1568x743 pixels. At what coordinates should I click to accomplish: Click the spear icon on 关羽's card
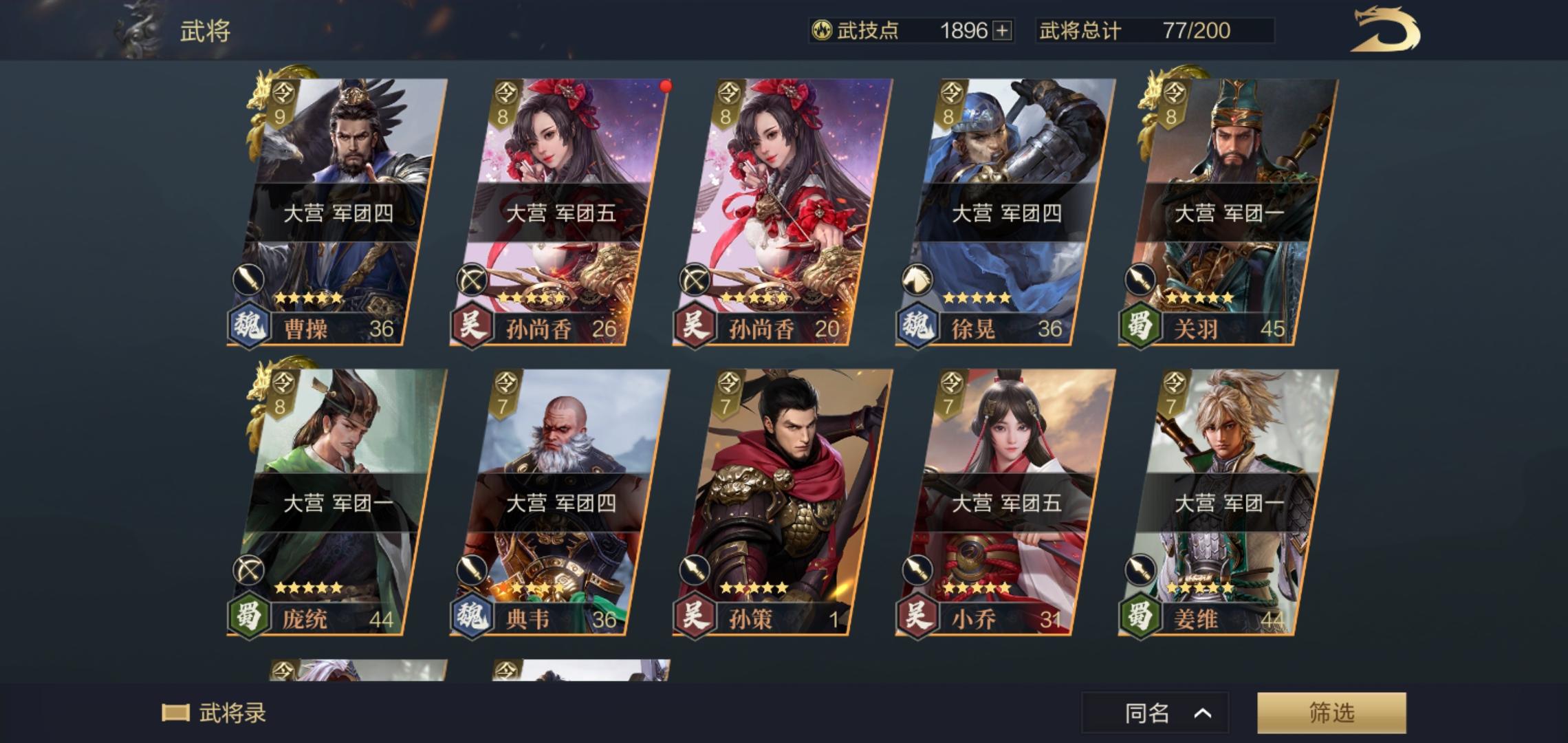pyautogui.click(x=1142, y=279)
